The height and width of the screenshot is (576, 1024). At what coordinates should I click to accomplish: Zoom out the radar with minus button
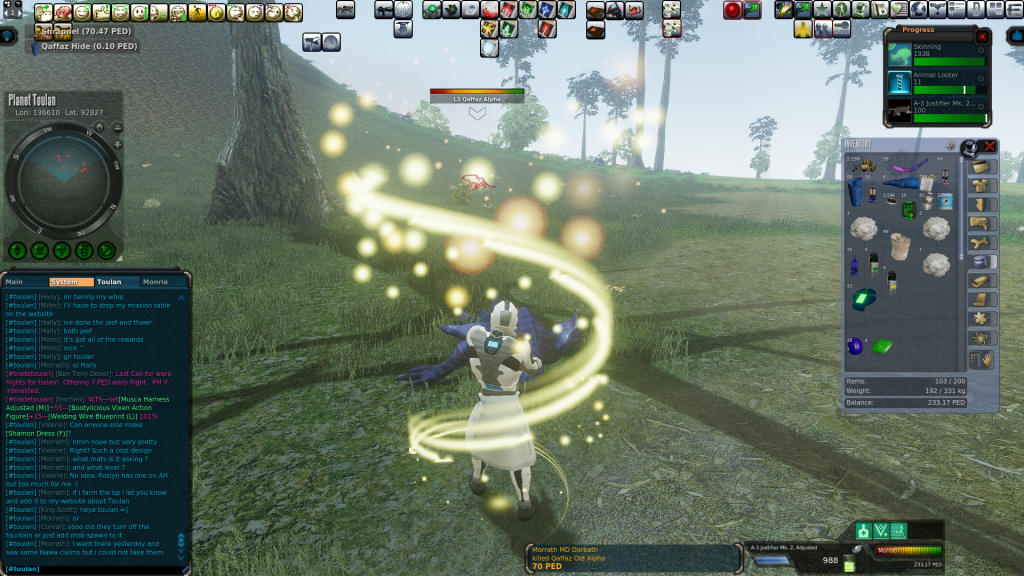point(117,128)
